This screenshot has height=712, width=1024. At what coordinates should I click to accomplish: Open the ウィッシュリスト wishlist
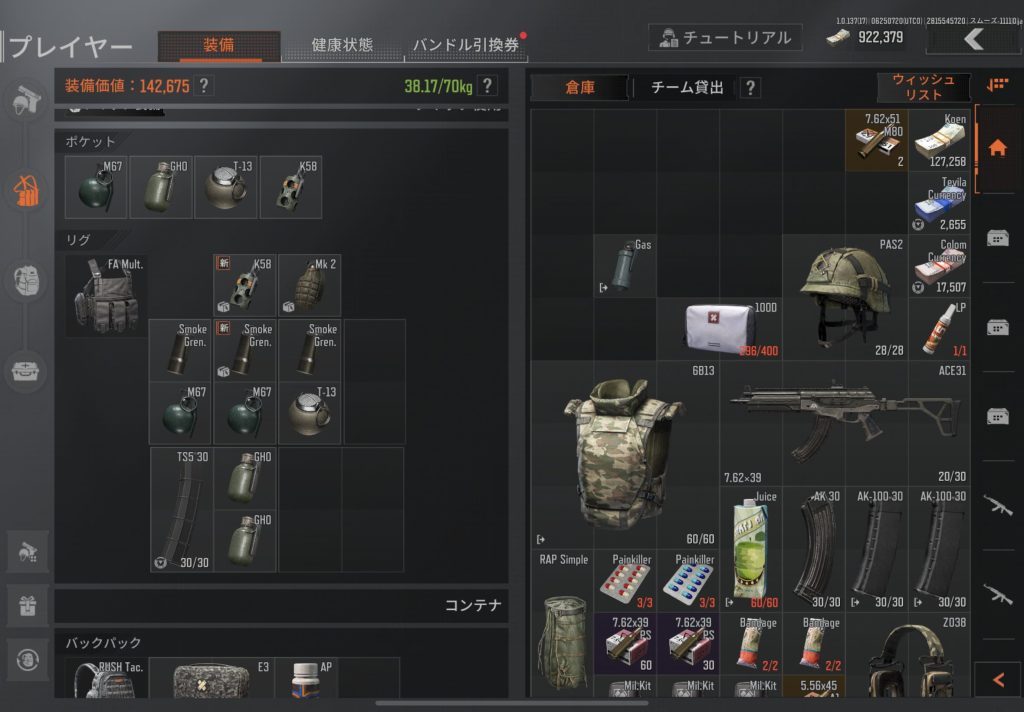coord(923,87)
